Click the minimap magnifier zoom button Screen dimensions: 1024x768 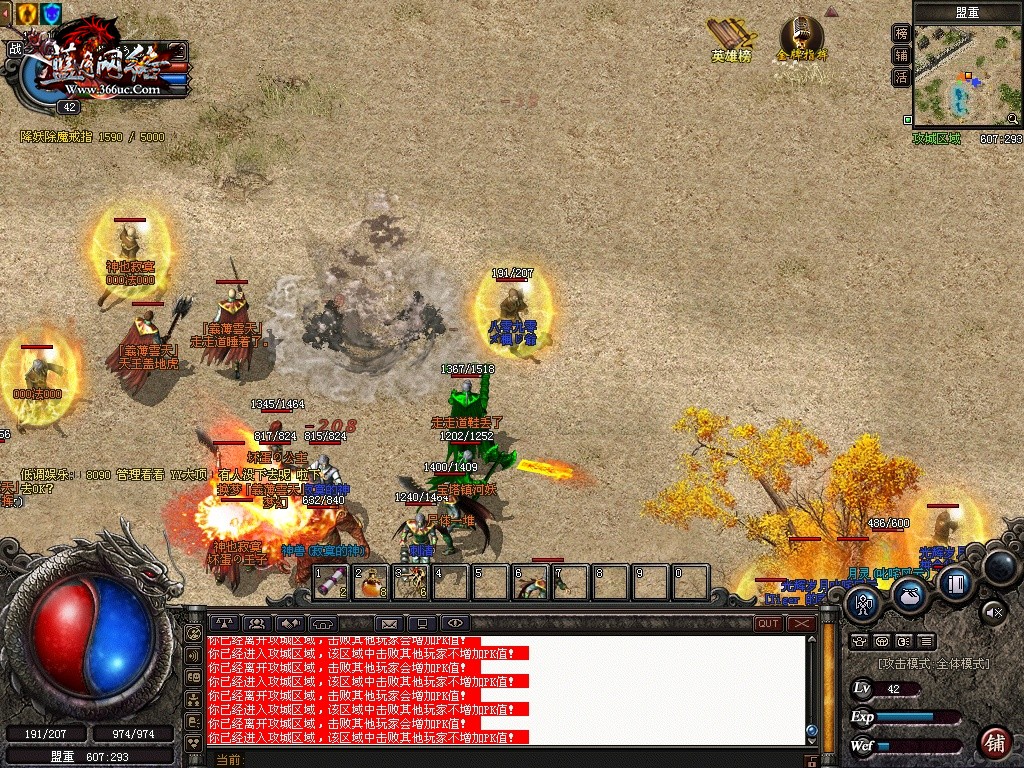coord(1012,118)
